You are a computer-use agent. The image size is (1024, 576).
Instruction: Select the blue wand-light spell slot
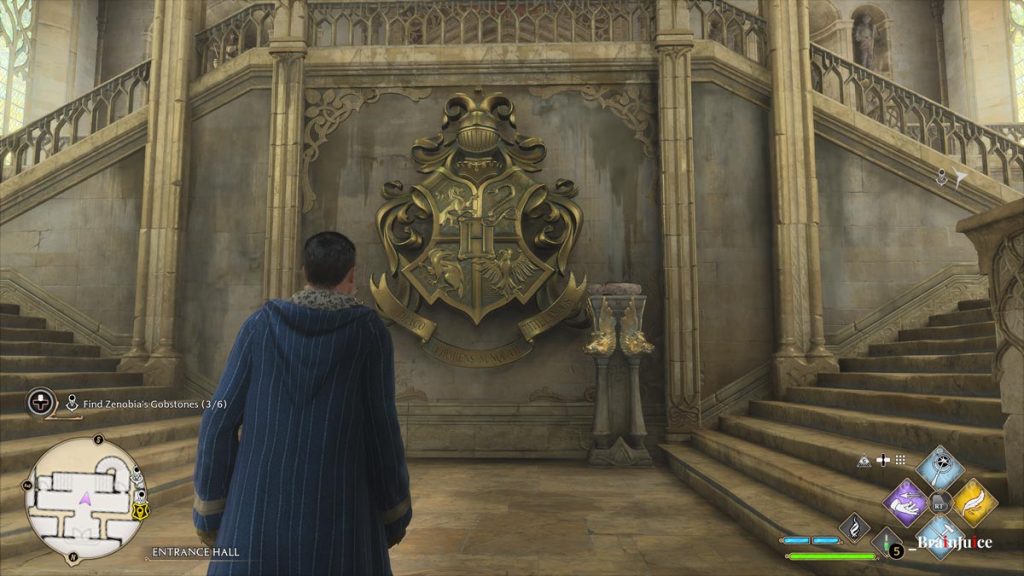(x=940, y=467)
